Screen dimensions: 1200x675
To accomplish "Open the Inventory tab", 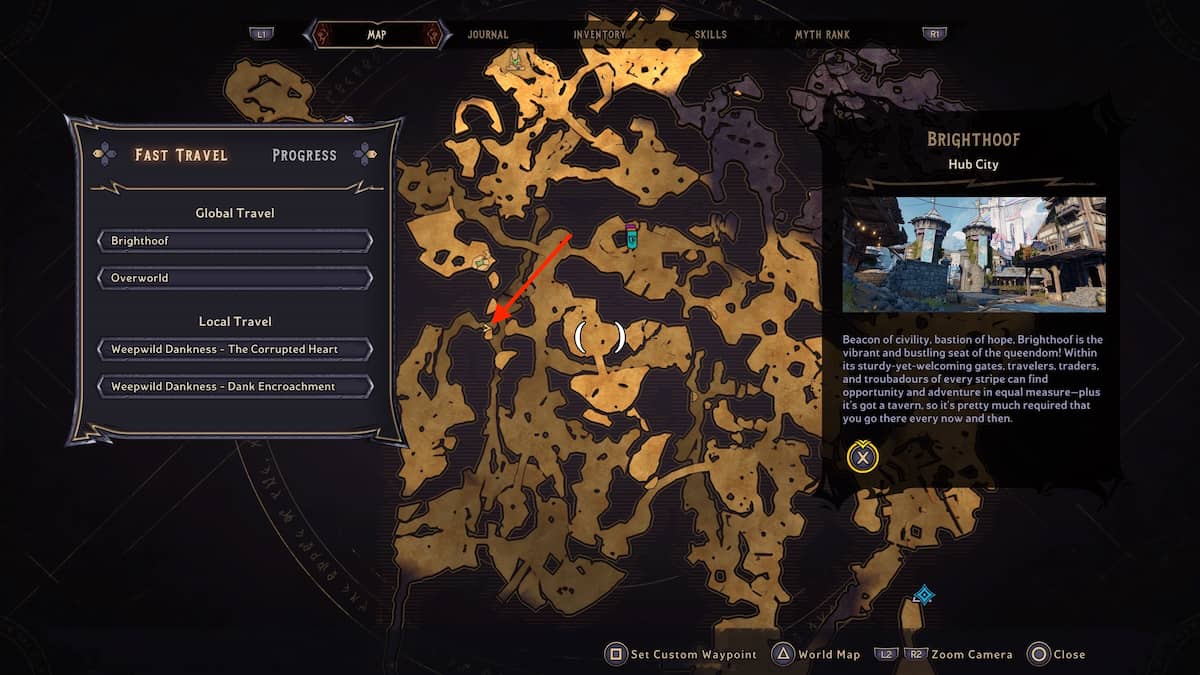I will coord(599,35).
